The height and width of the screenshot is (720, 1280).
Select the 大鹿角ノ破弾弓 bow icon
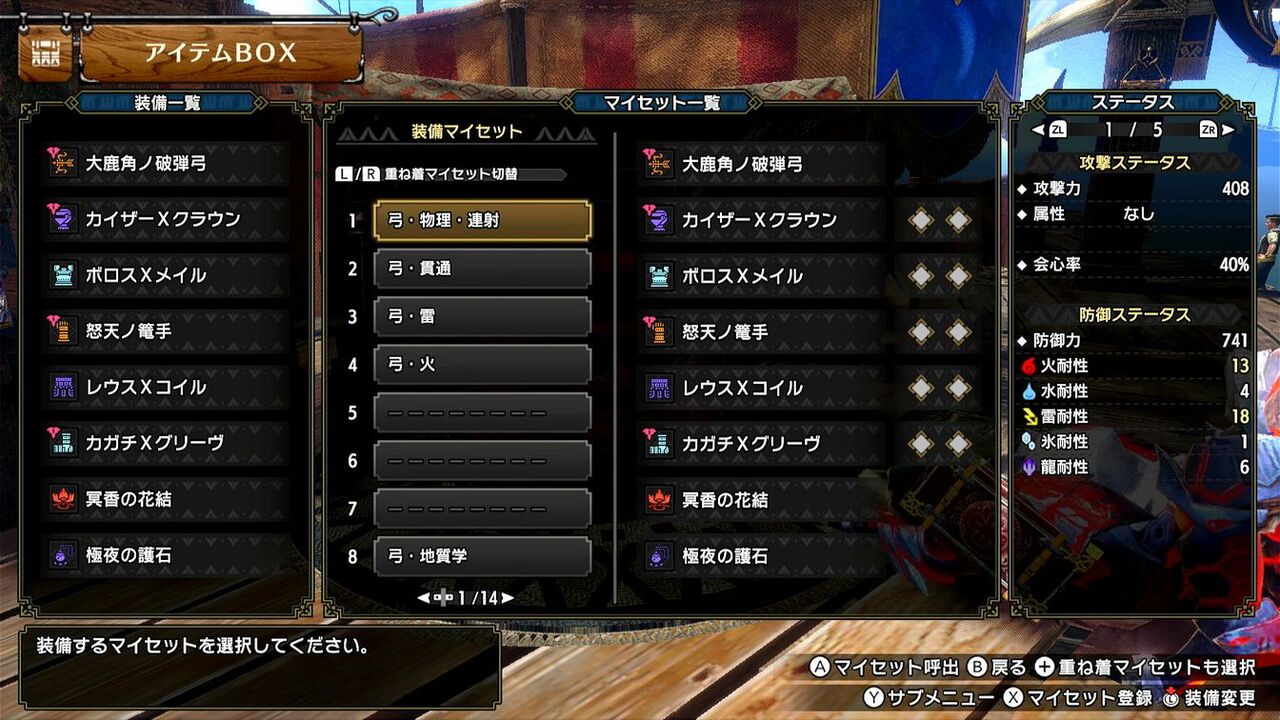tap(63, 161)
